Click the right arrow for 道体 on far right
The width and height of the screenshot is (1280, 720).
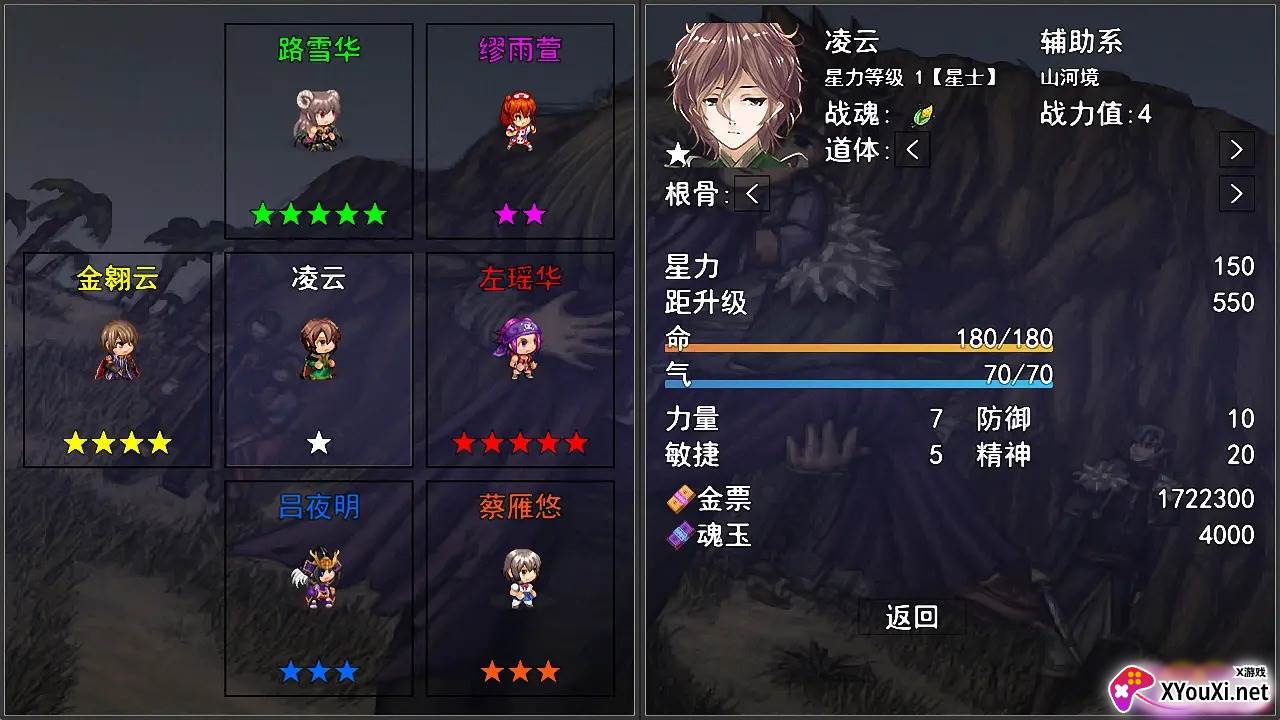(x=1236, y=149)
